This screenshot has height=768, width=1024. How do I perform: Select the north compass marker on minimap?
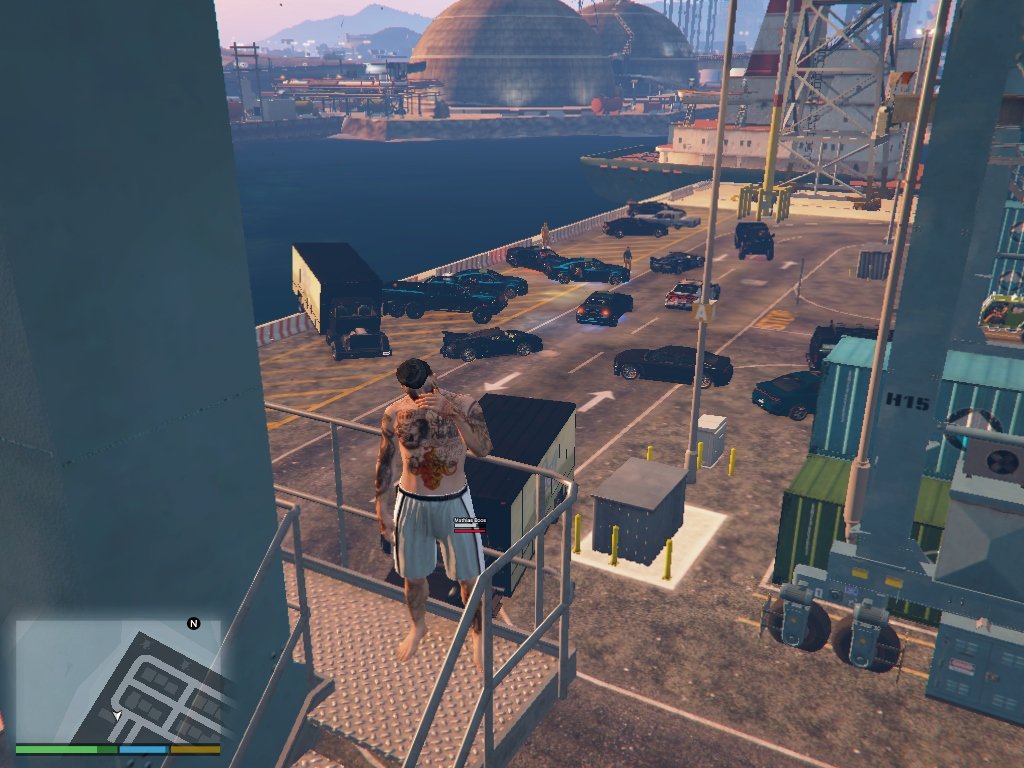[x=194, y=623]
